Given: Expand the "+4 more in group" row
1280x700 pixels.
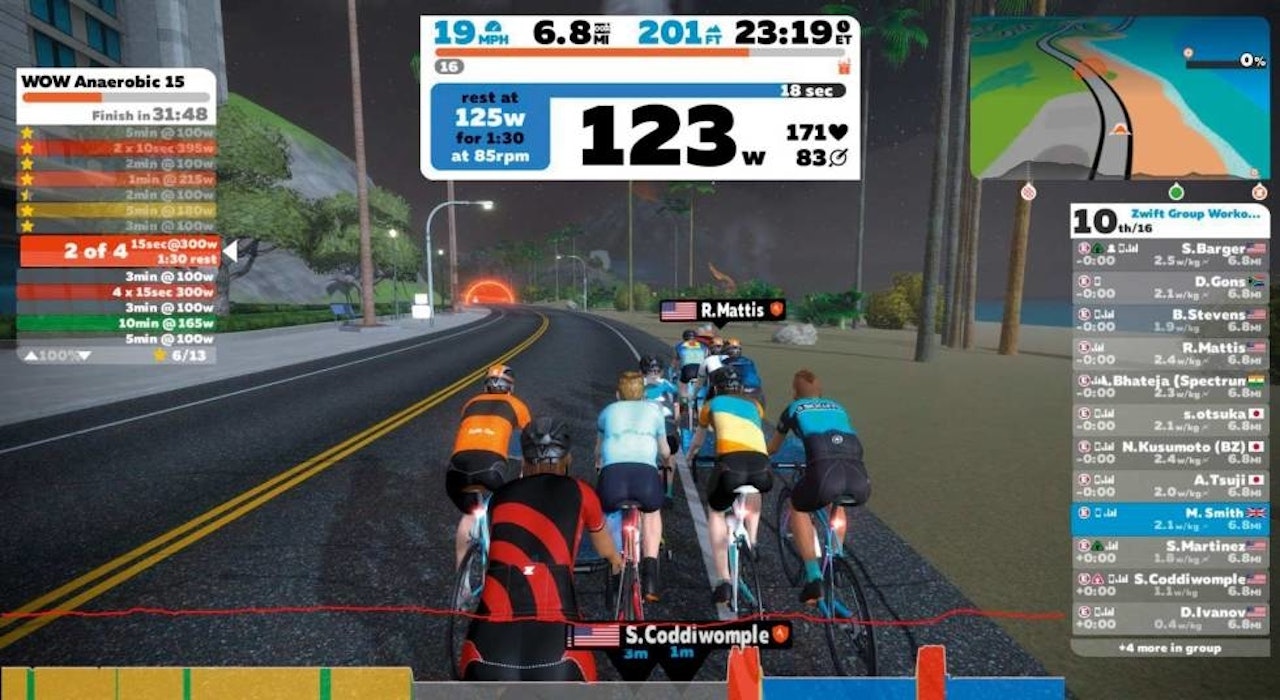Looking at the screenshot, I should [x=1170, y=648].
